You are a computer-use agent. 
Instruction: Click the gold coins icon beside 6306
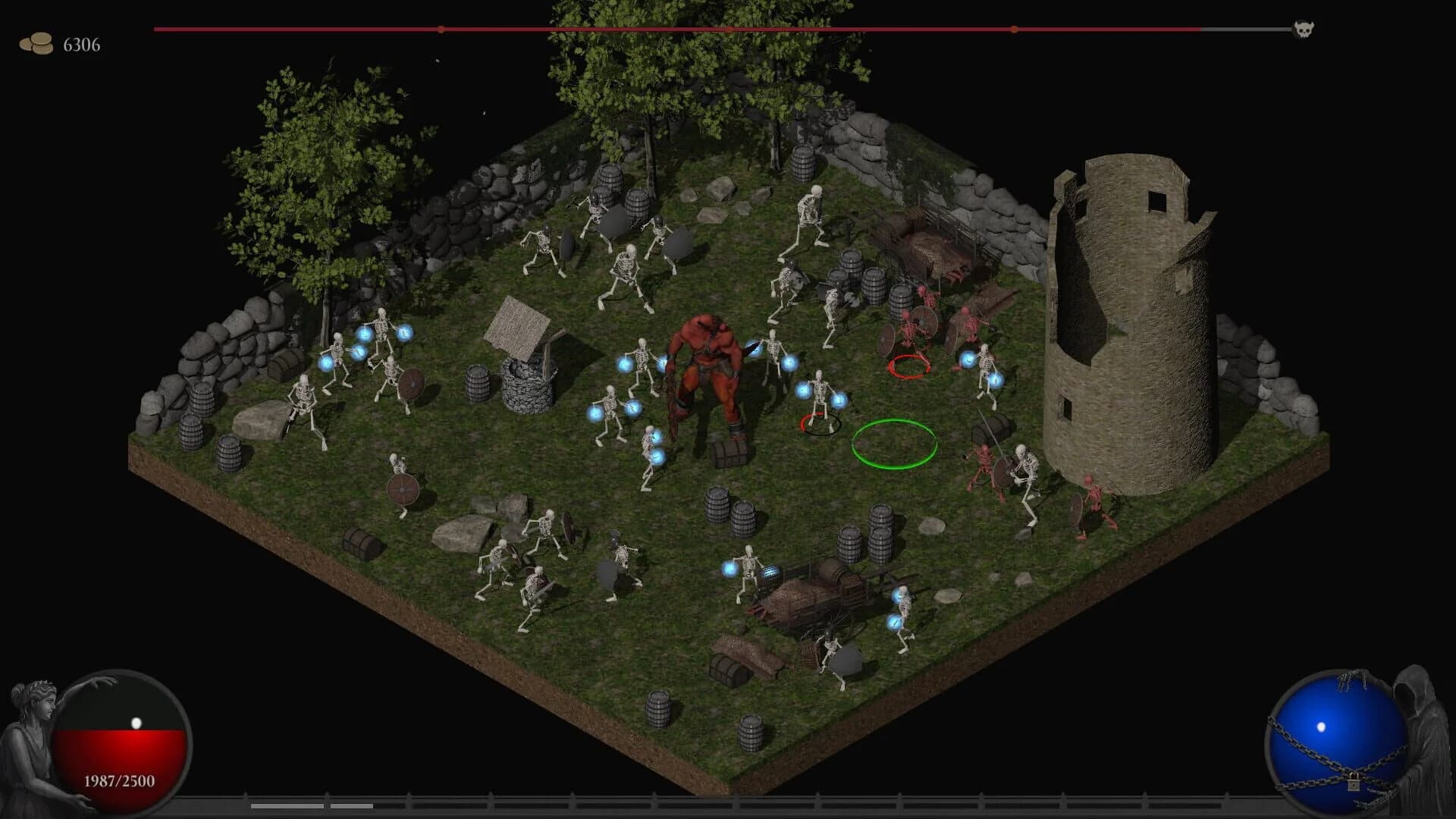[x=37, y=42]
